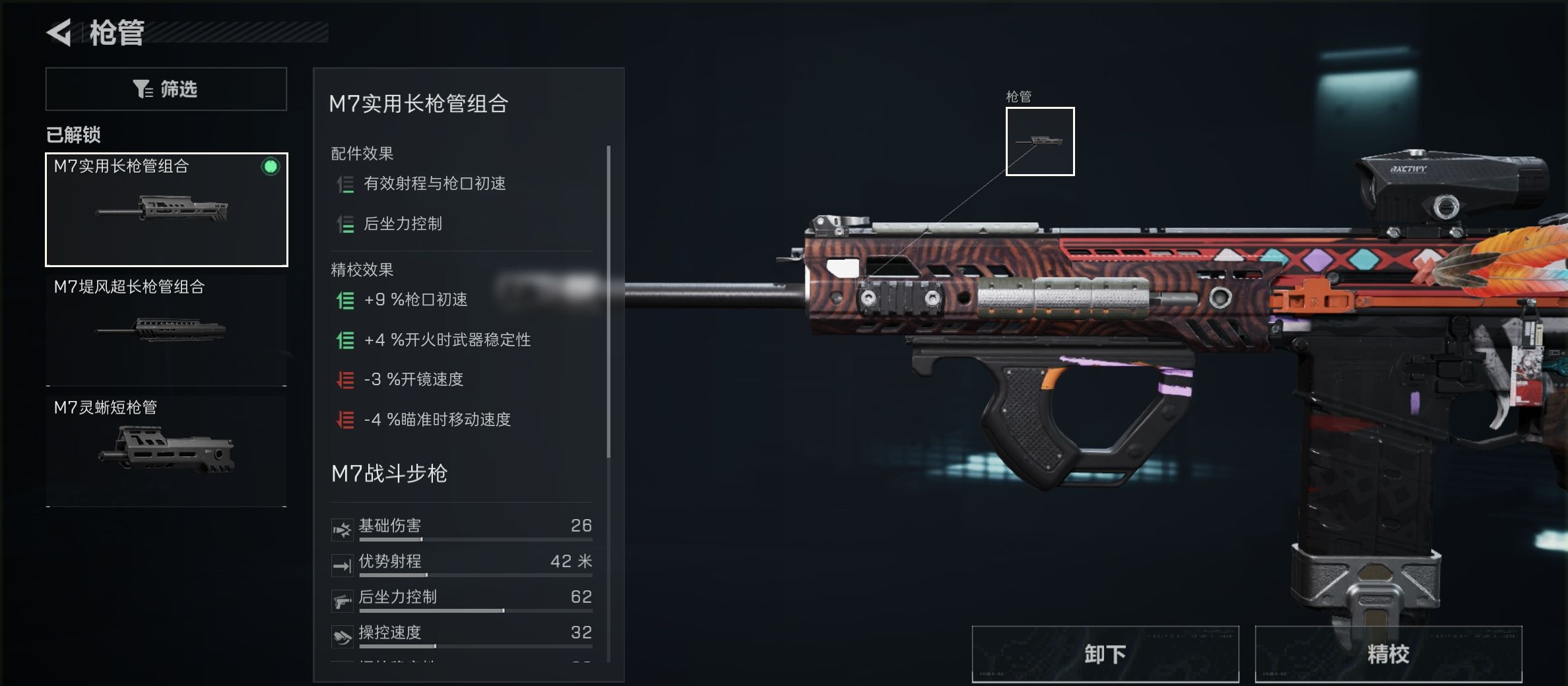
Task: Click the 枪管 attachment slot on the weapon
Action: (1039, 141)
